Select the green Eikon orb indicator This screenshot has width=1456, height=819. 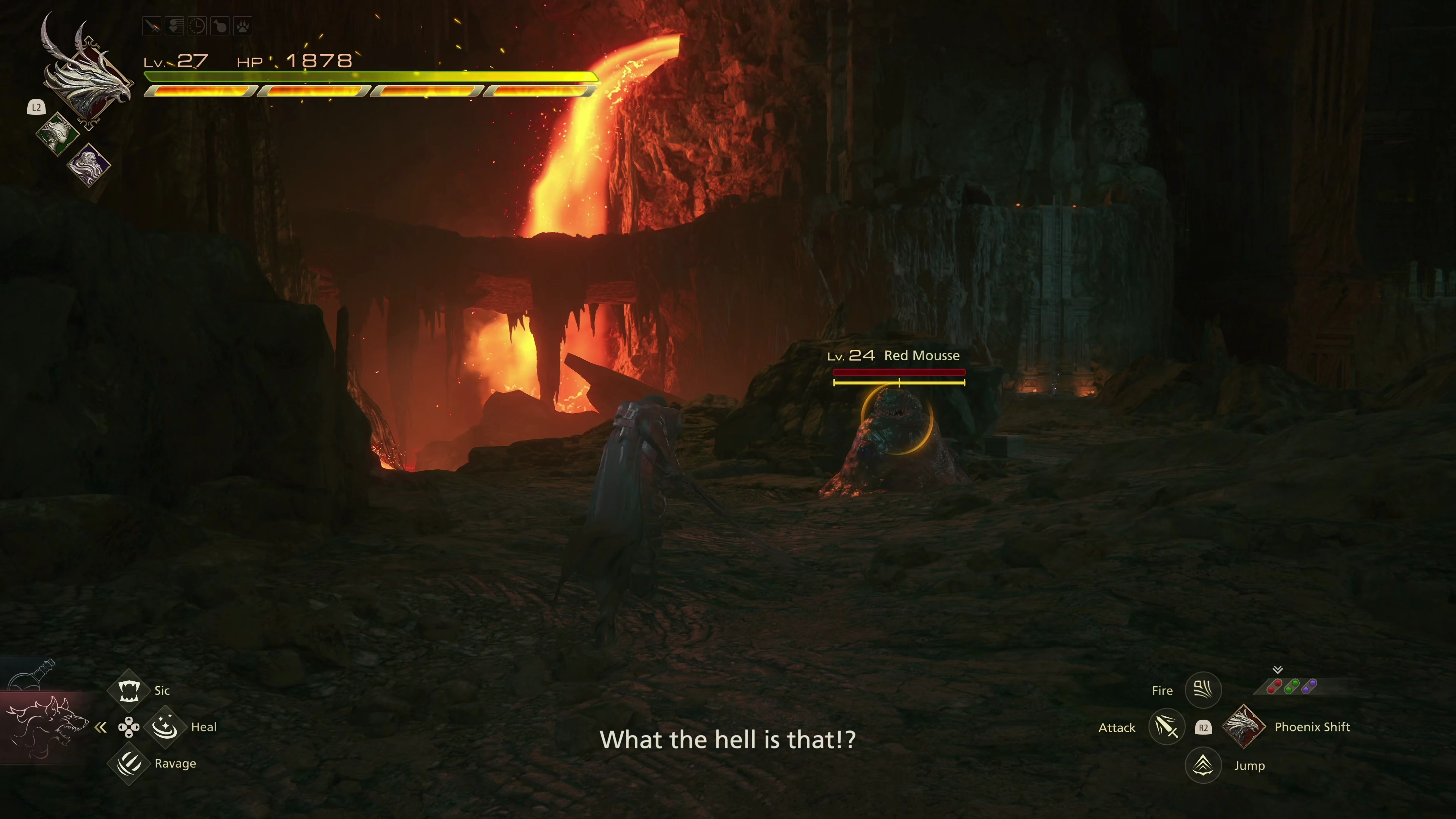pyautogui.click(x=1291, y=687)
